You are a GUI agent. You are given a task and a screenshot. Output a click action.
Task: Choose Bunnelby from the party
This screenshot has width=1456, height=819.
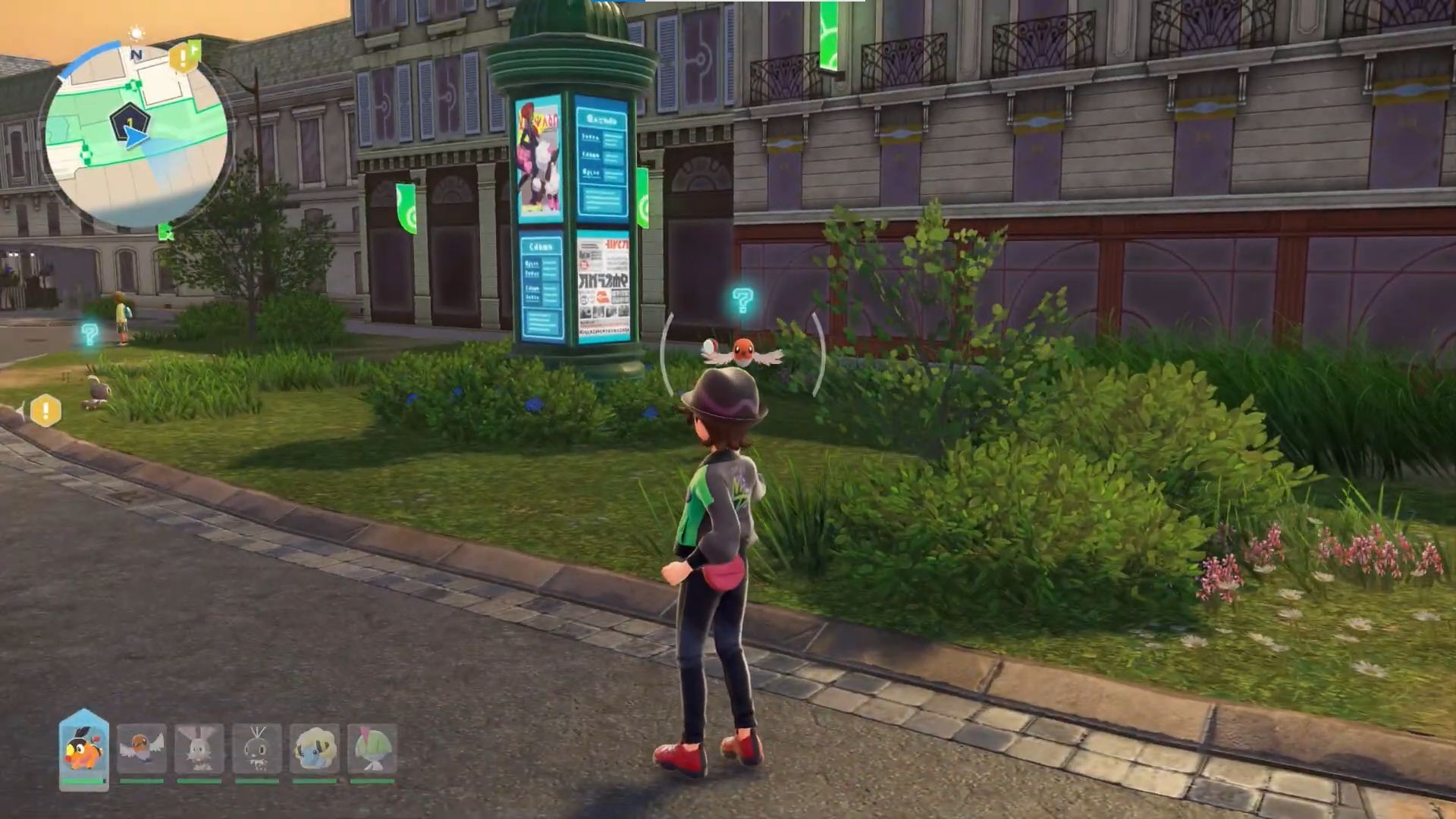click(199, 748)
